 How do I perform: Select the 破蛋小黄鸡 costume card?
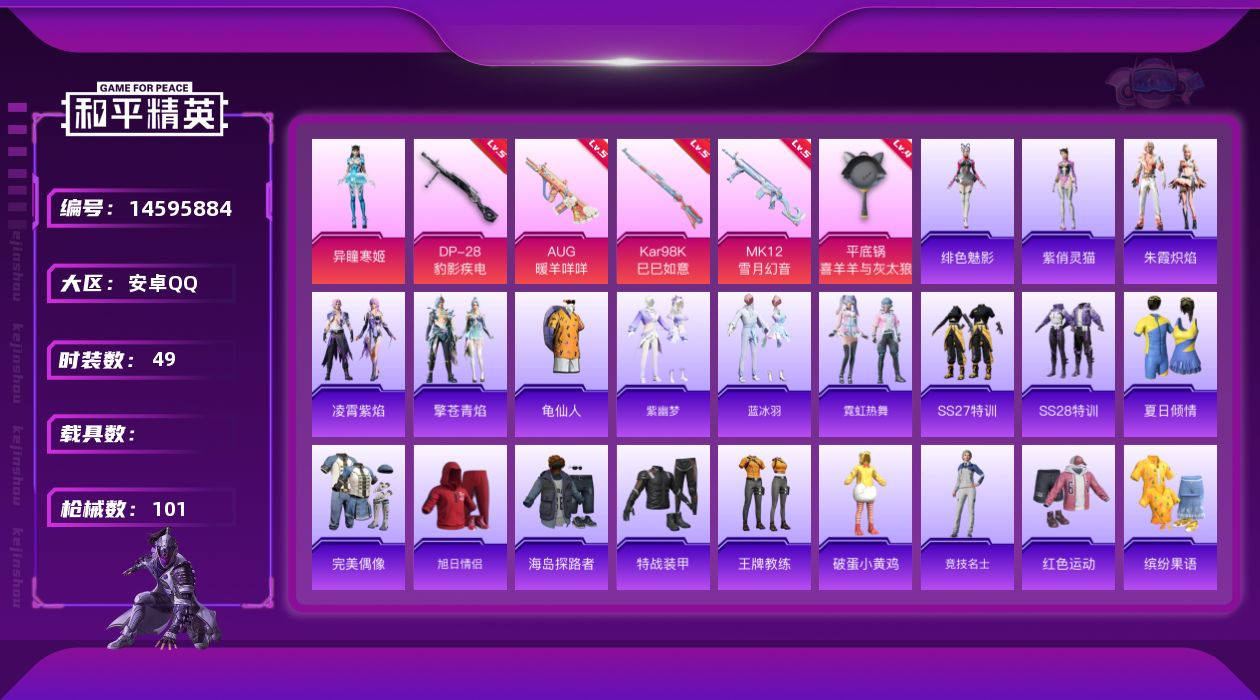pos(865,517)
